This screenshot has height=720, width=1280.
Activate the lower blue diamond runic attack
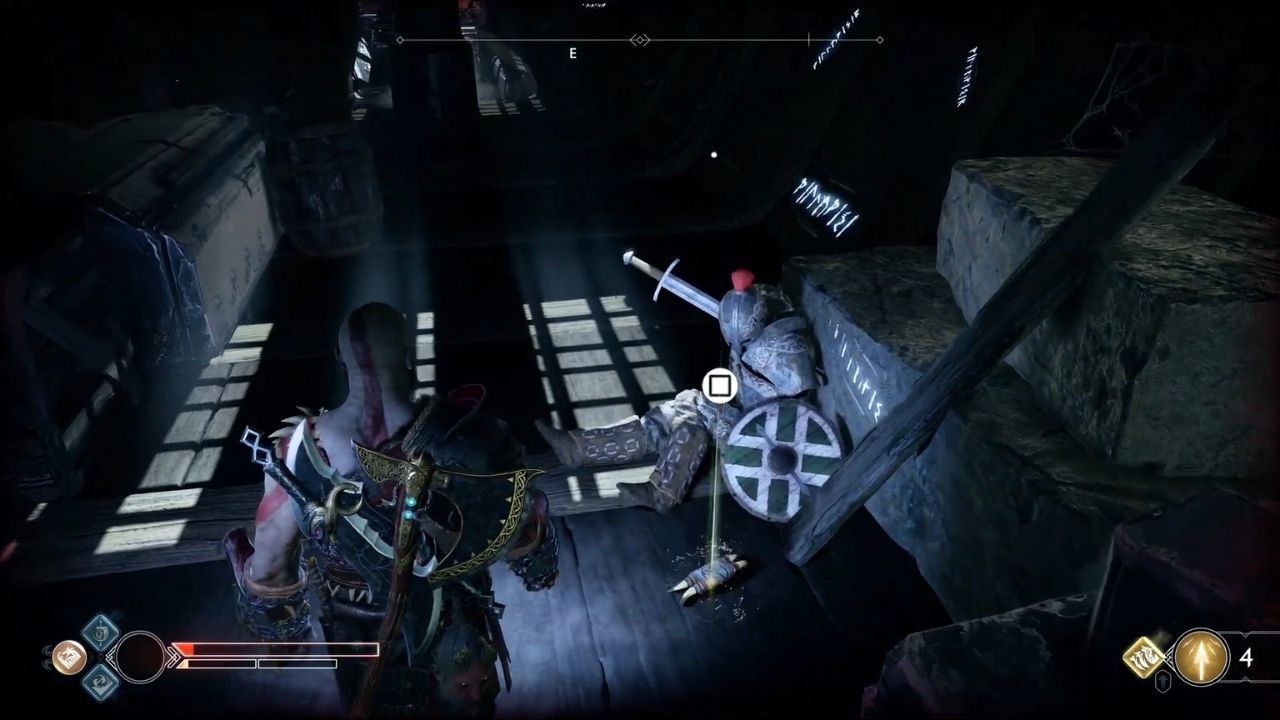pos(100,682)
